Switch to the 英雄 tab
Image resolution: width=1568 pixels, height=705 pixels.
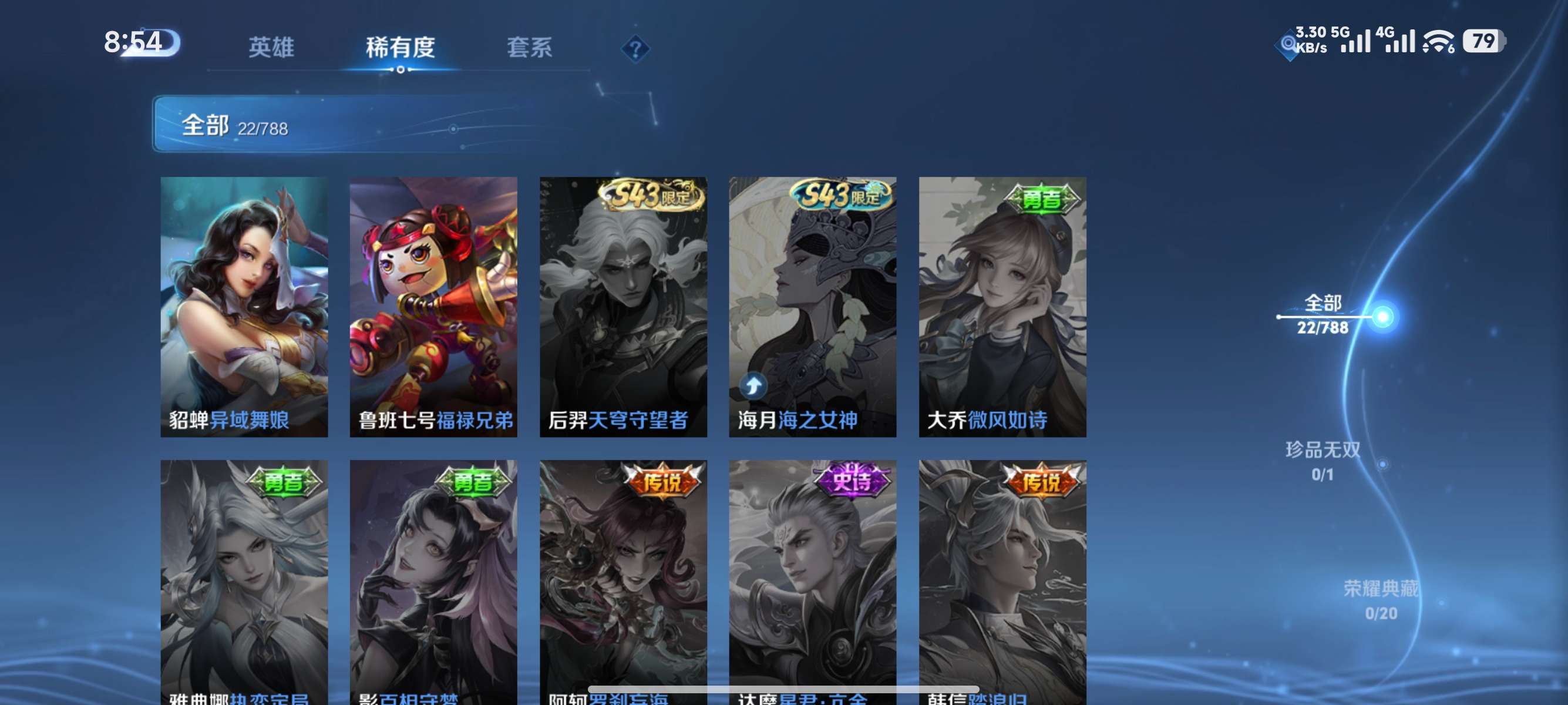(271, 48)
